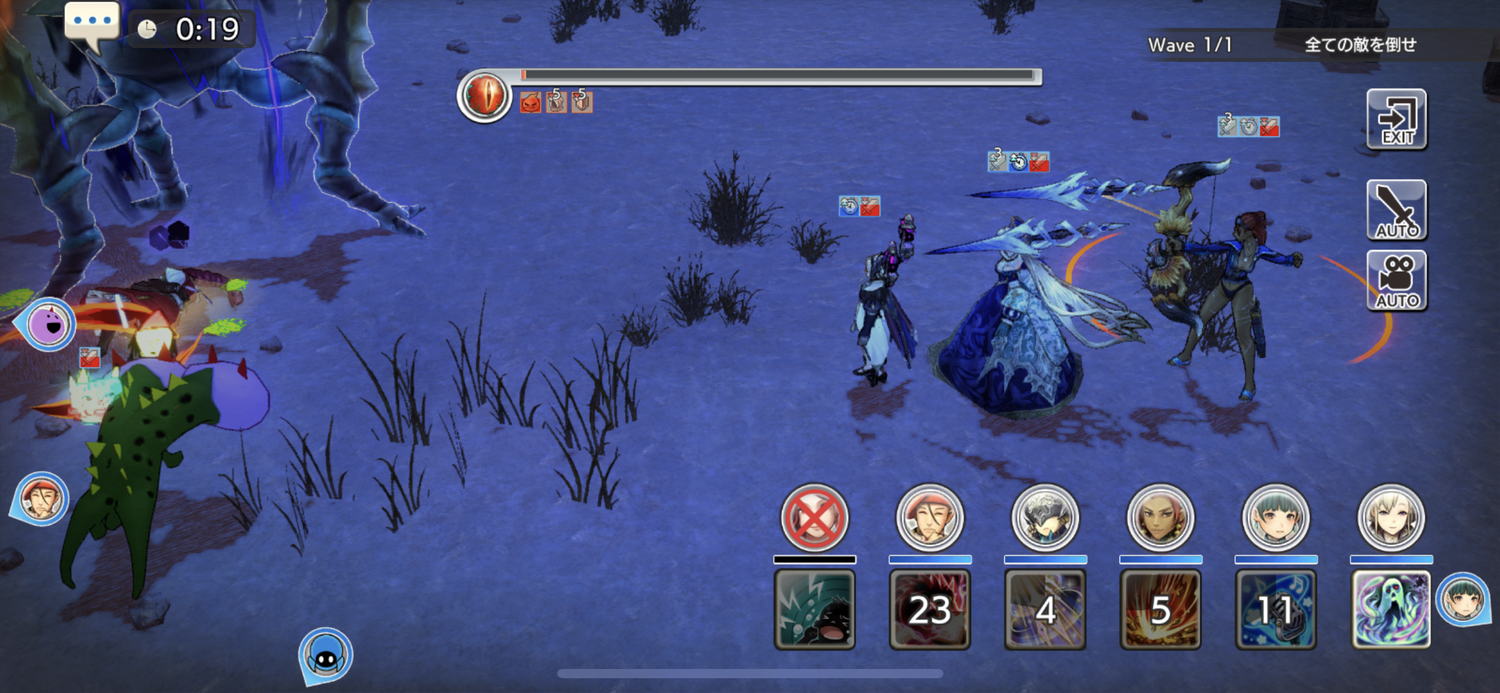Image resolution: width=1500 pixels, height=693 pixels.
Task: Activate the ready green ghost skill
Action: click(x=1390, y=609)
